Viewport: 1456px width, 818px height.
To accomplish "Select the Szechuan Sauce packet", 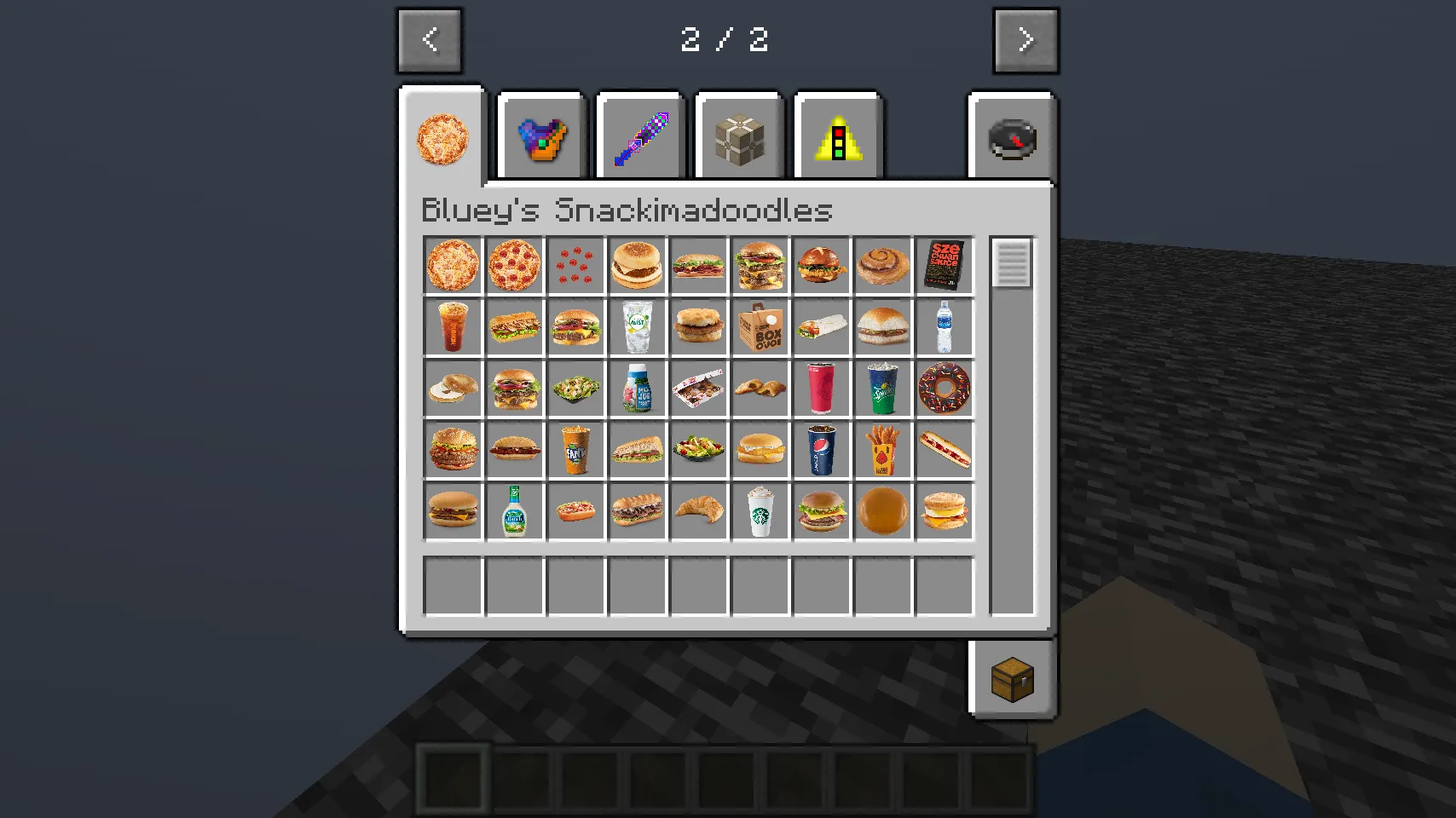I will coord(944,265).
